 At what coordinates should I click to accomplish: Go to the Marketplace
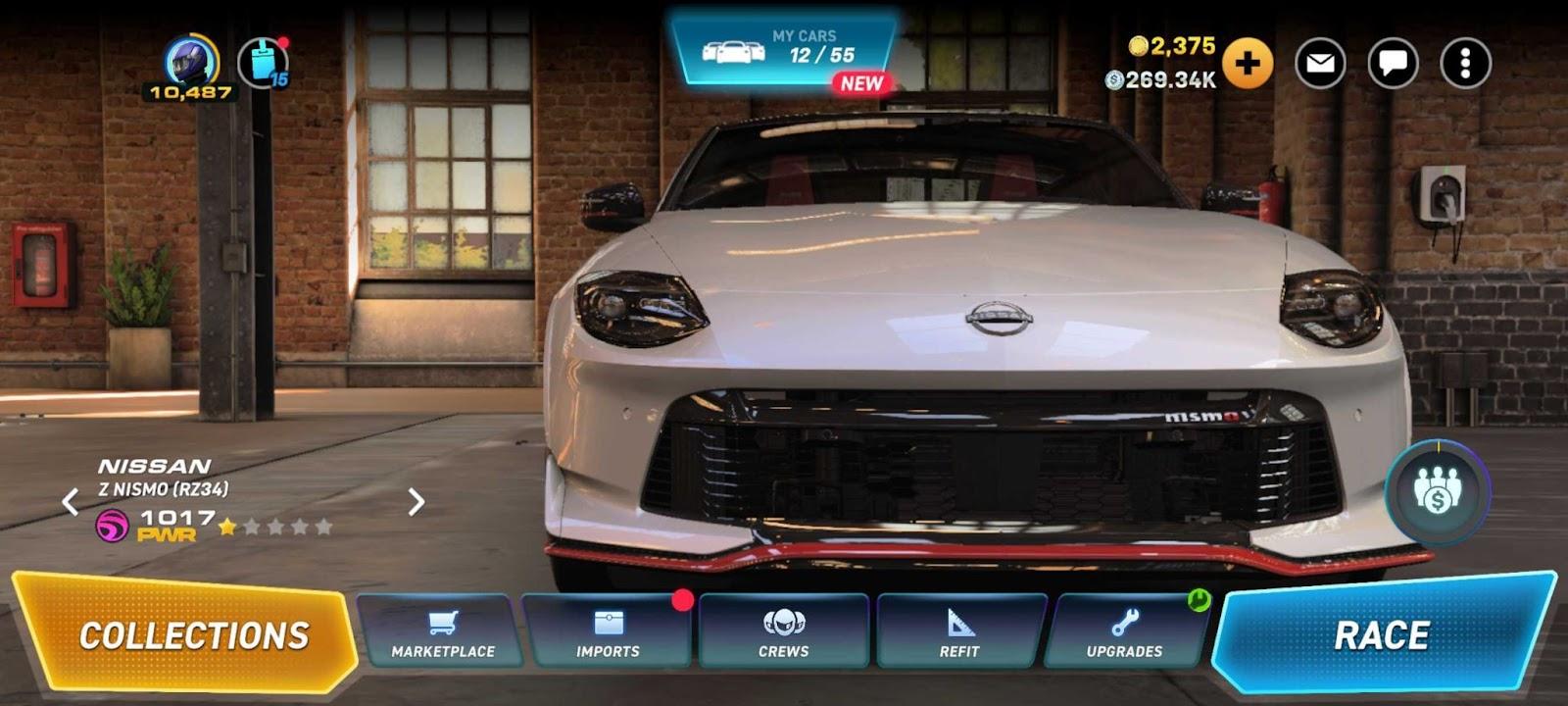tap(442, 632)
